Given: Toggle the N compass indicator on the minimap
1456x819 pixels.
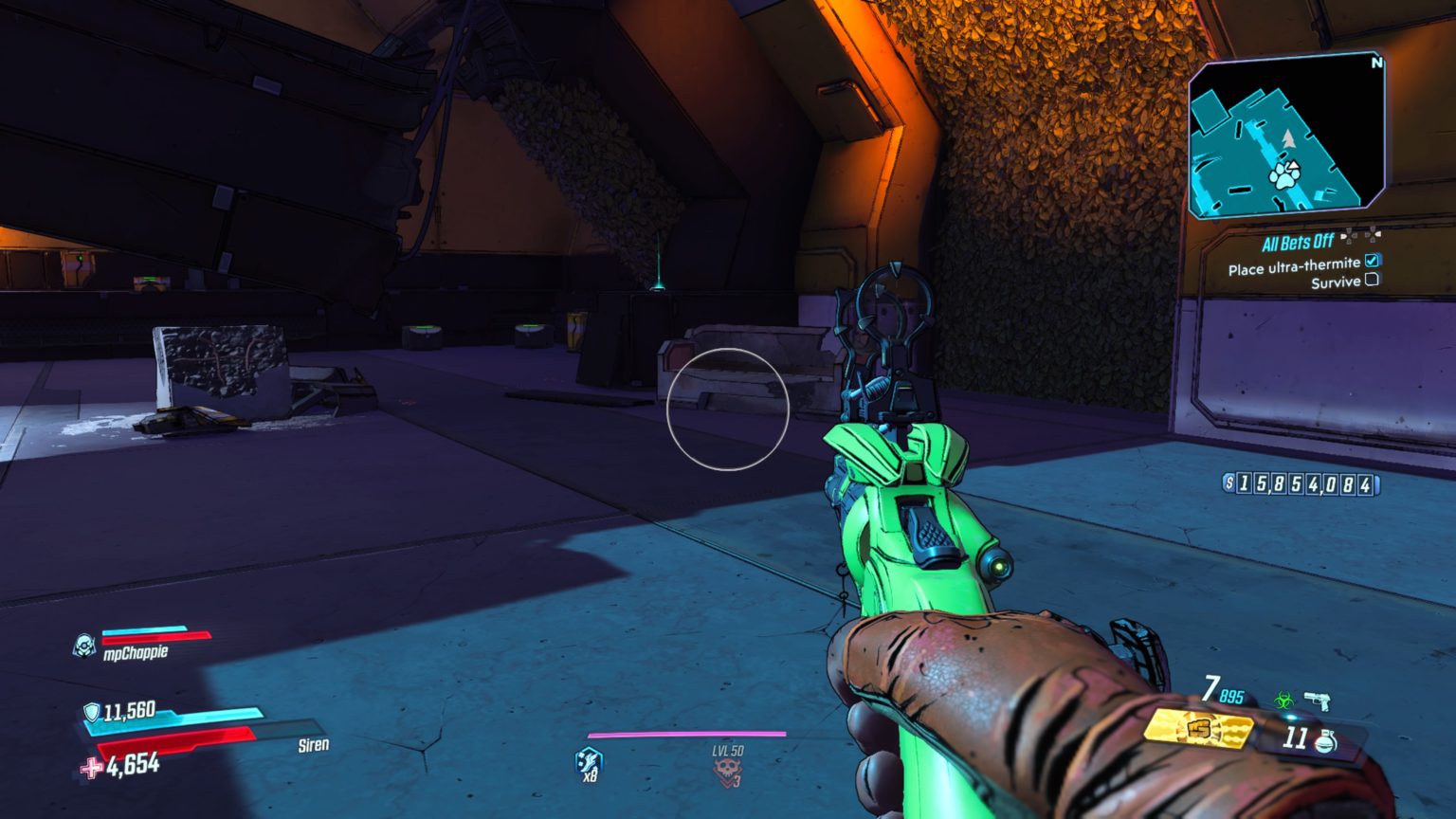Looking at the screenshot, I should [x=1377, y=62].
